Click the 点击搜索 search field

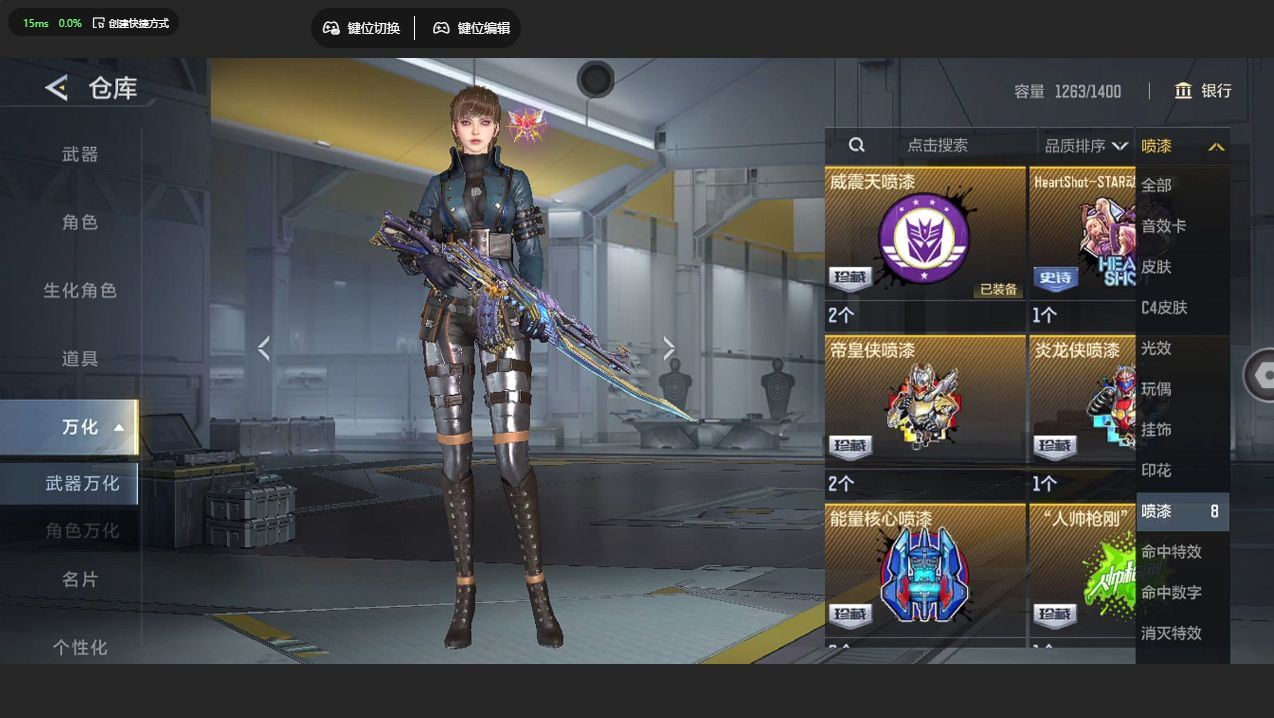(936, 145)
